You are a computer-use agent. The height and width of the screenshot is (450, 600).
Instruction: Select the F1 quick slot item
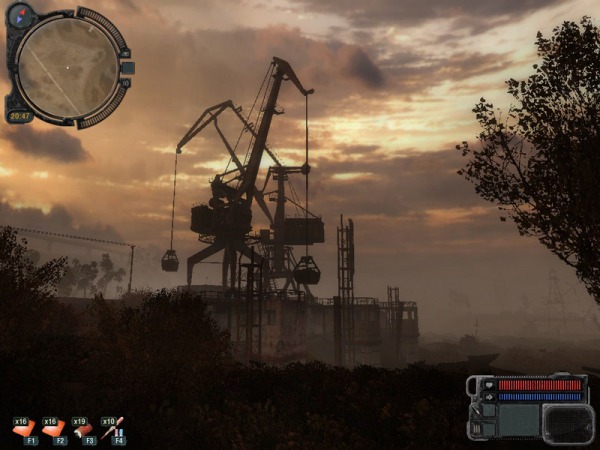(x=23, y=429)
